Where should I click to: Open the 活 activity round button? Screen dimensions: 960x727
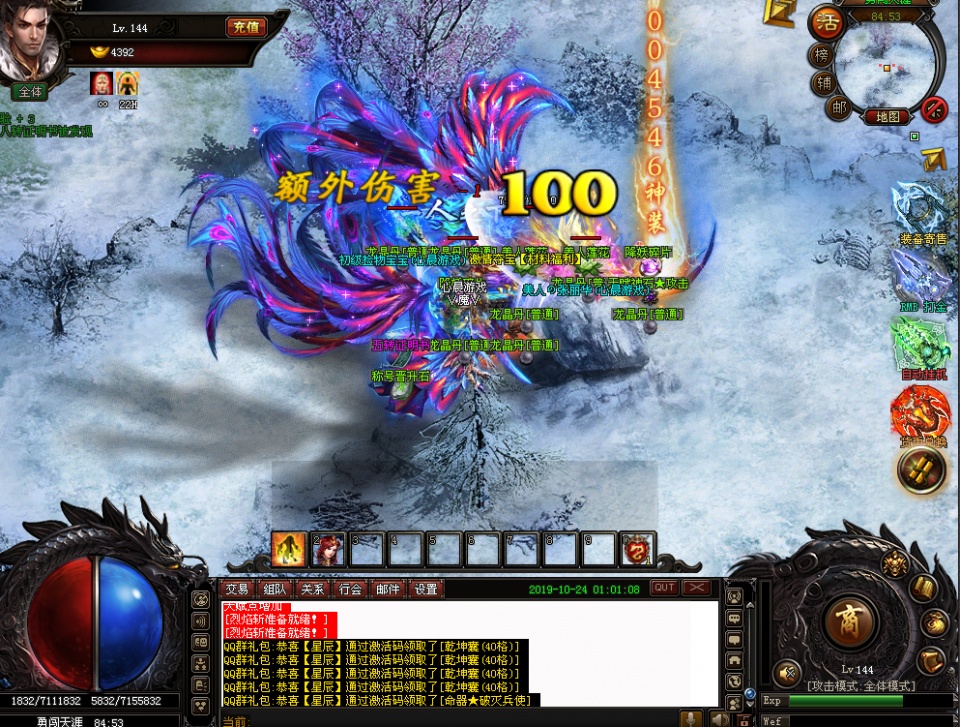coord(826,22)
